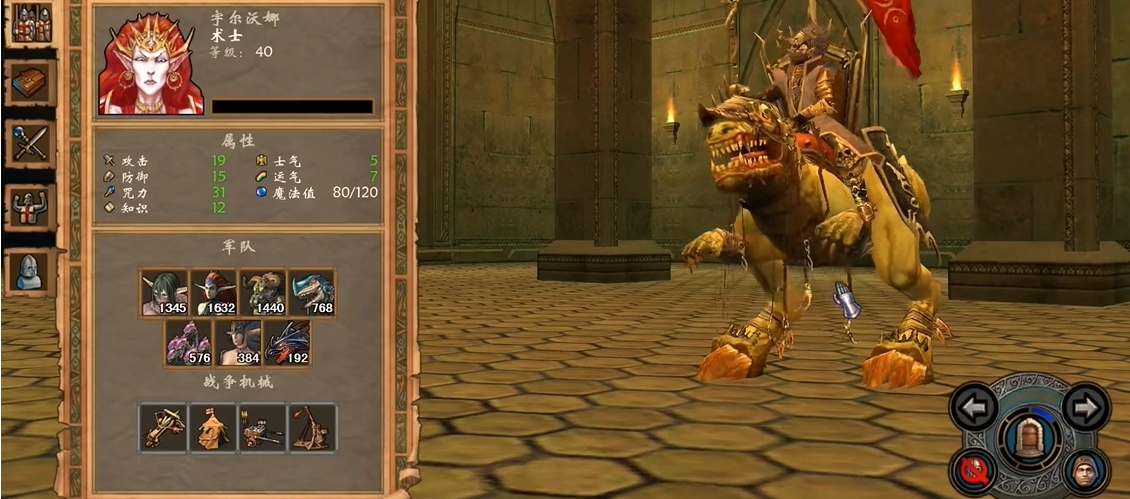Select the ballista war machine
This screenshot has width=1130, height=499.
pos(164,428)
